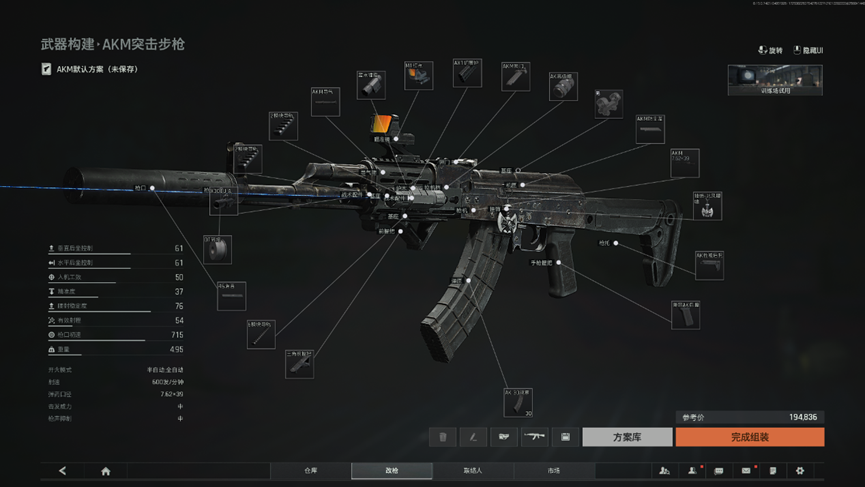Go to the 市场 tab
This screenshot has width=865, height=487.
coord(553,470)
